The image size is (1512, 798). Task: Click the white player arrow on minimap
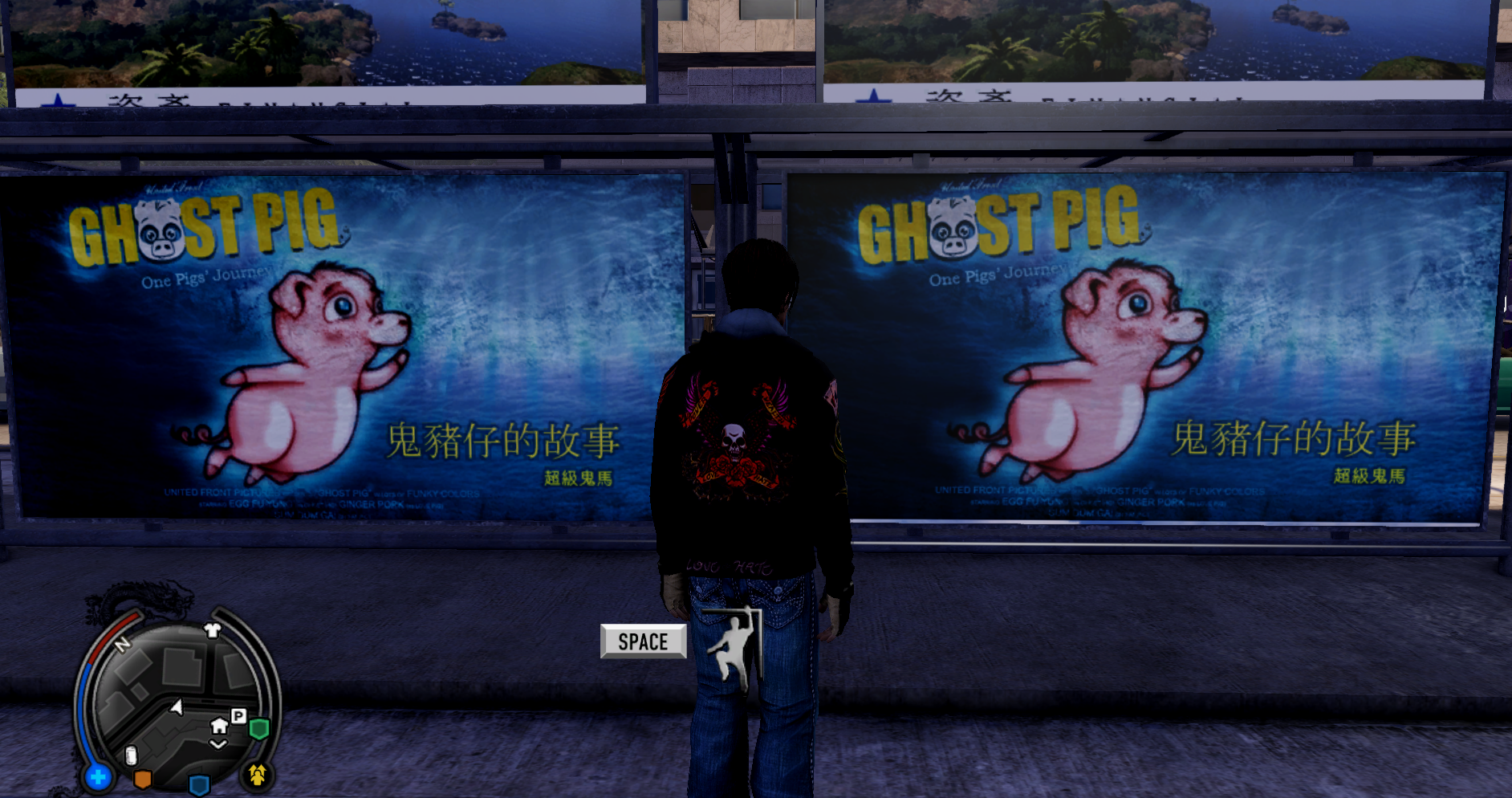[x=177, y=706]
